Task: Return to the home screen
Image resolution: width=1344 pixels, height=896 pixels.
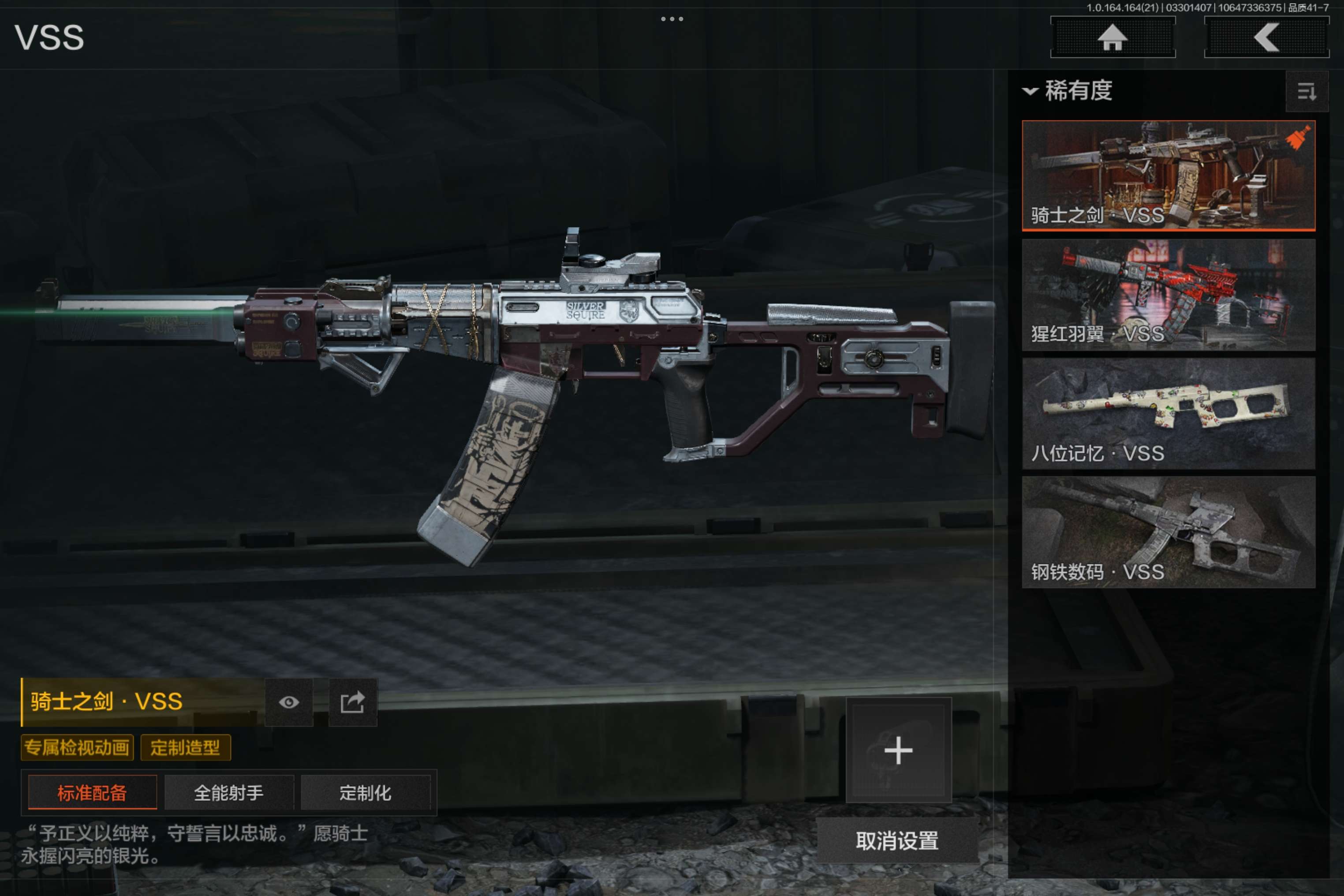Action: pyautogui.click(x=1112, y=38)
